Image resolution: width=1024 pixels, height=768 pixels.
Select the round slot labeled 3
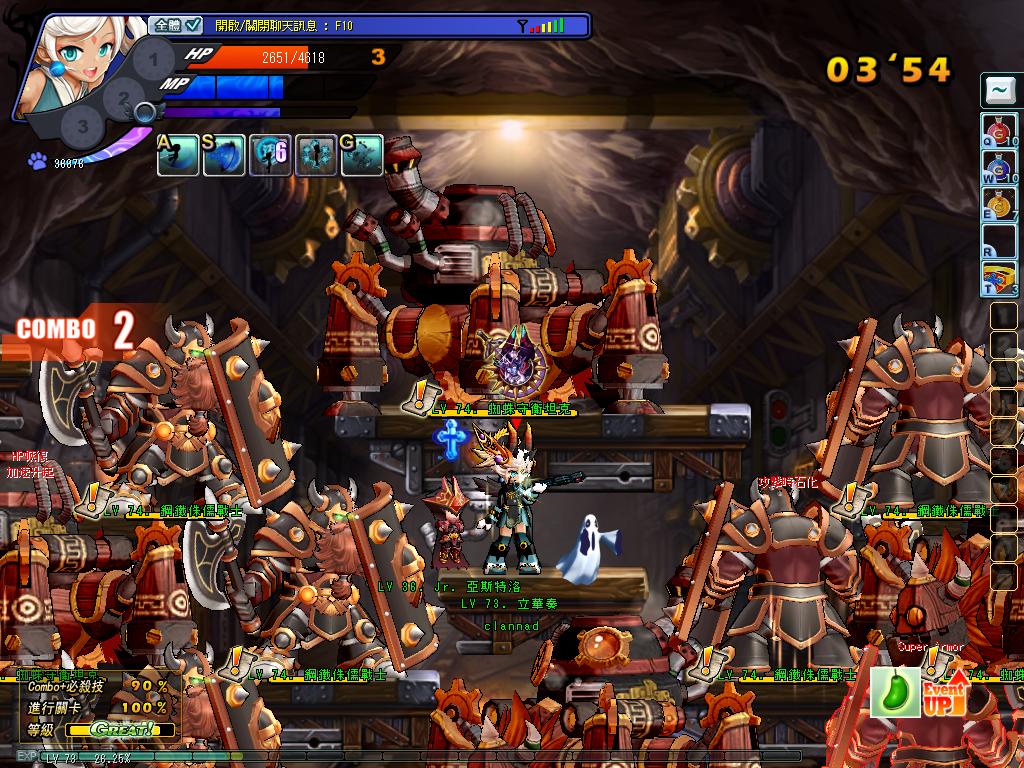(x=82, y=127)
